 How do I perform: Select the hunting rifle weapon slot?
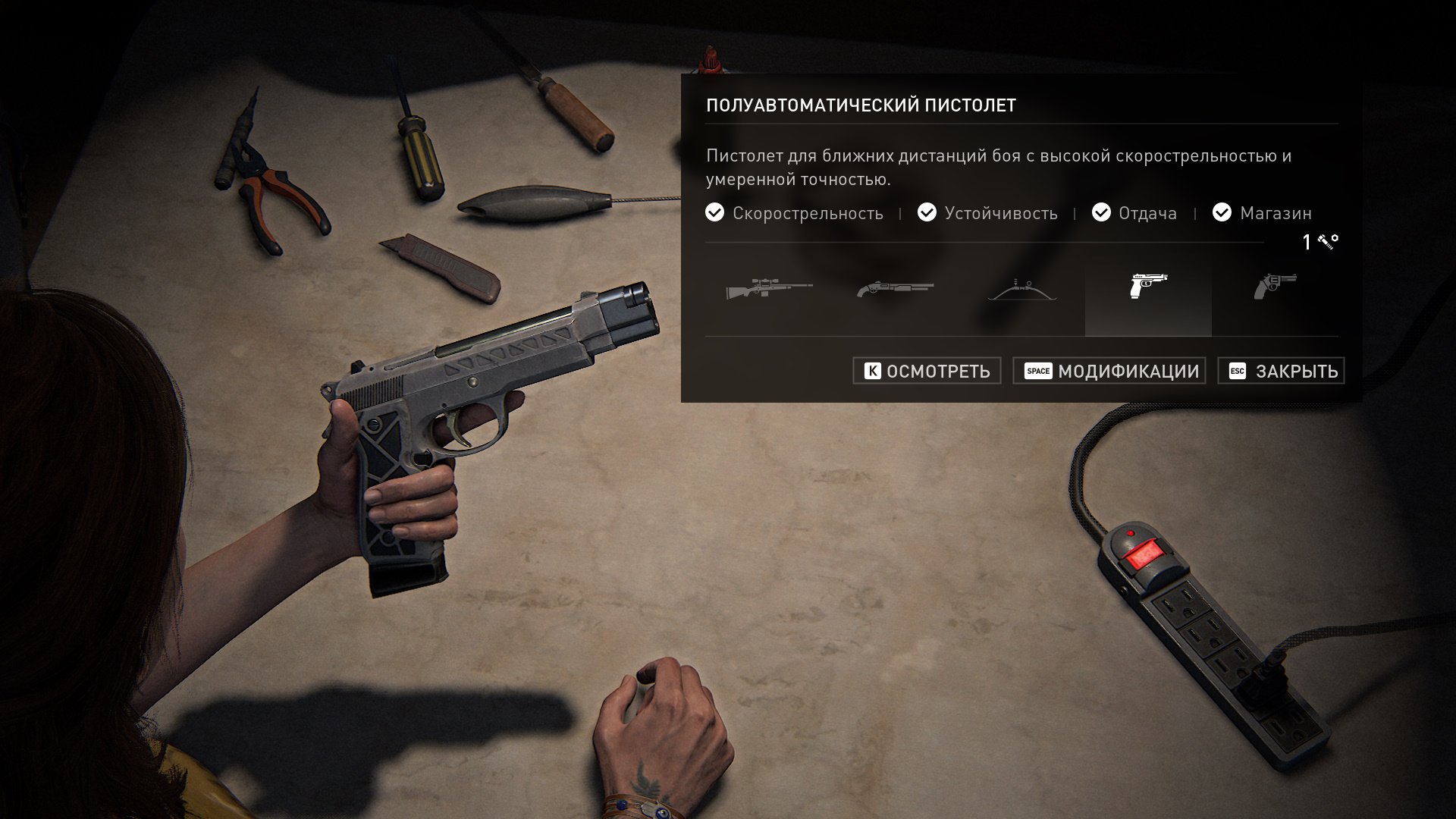(x=769, y=289)
